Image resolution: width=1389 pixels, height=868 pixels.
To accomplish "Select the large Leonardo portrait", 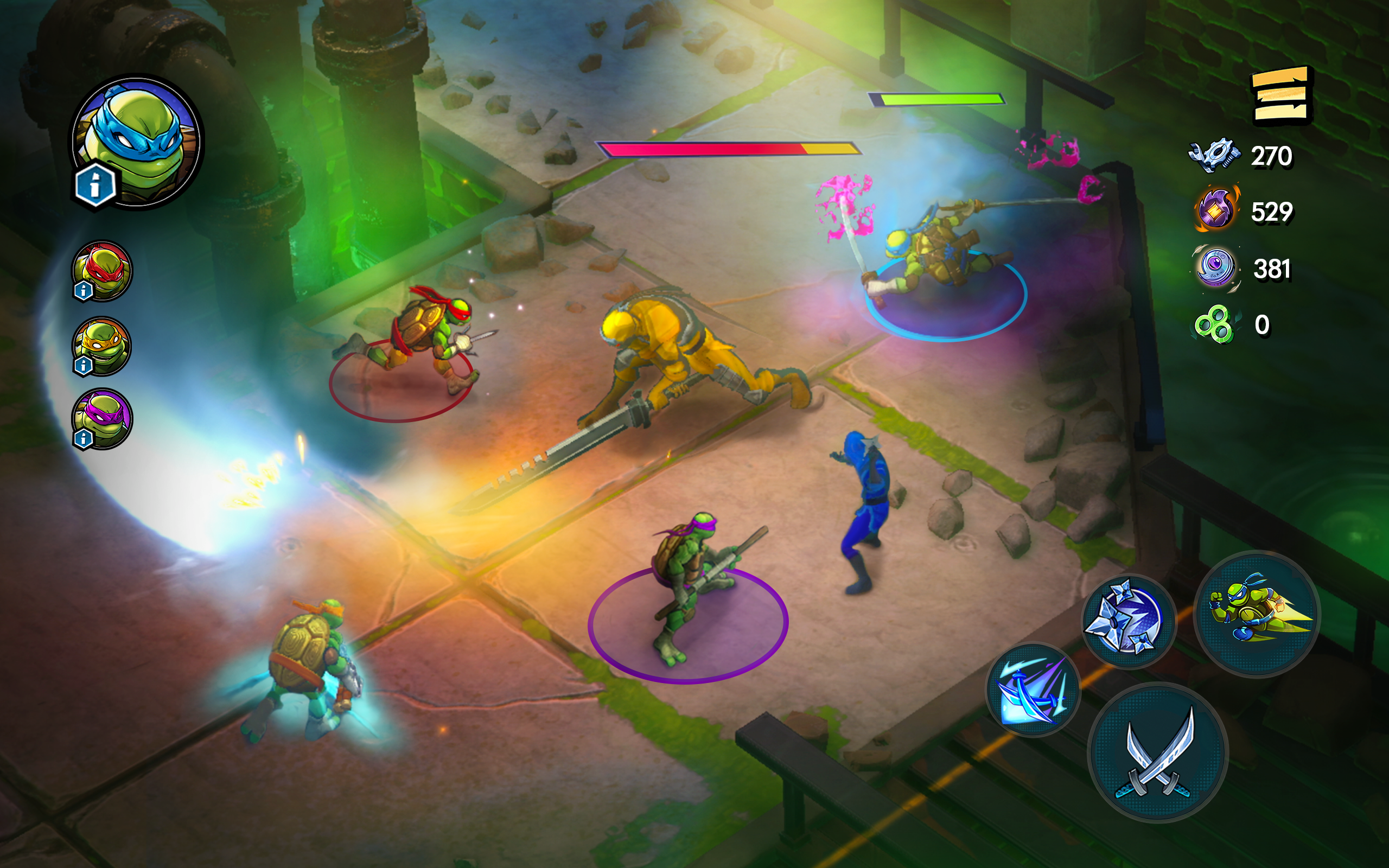I will pyautogui.click(x=139, y=140).
